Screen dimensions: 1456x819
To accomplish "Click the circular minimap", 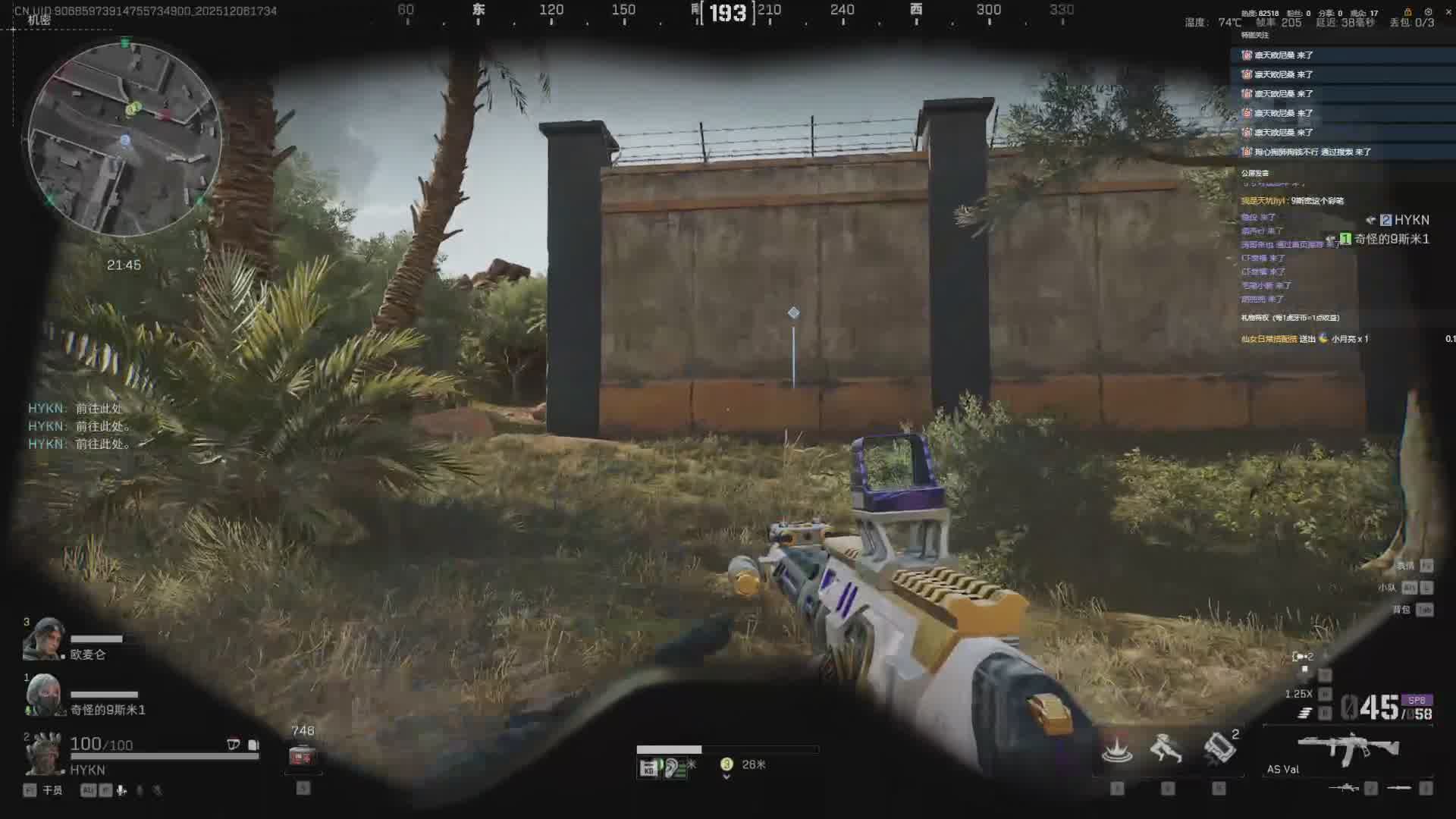I will [125, 139].
